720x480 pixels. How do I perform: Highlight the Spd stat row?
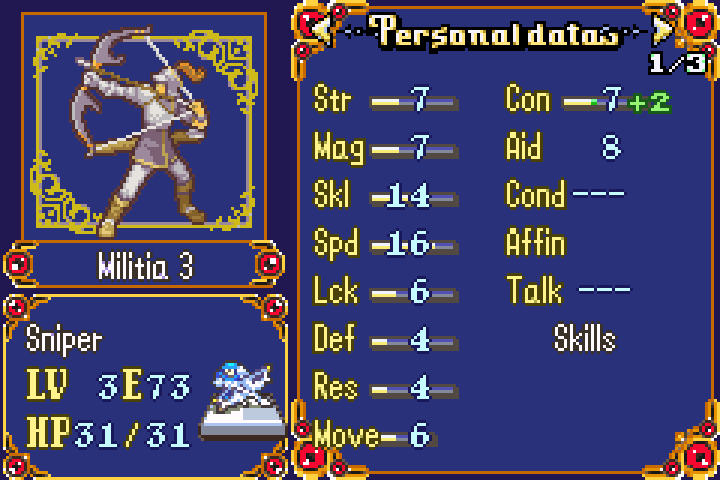tap(385, 244)
